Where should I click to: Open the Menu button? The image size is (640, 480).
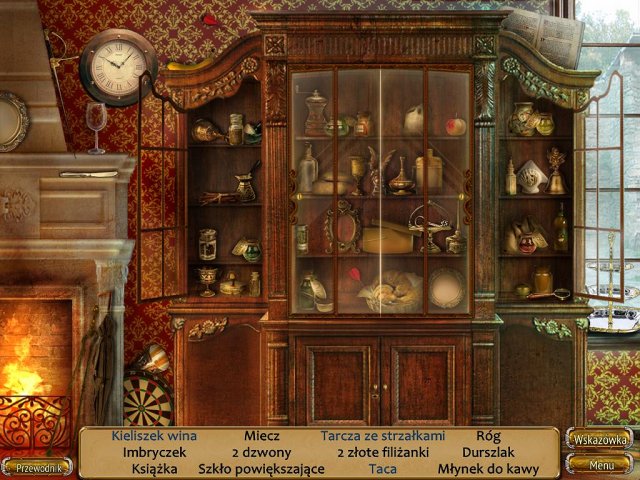point(600,465)
